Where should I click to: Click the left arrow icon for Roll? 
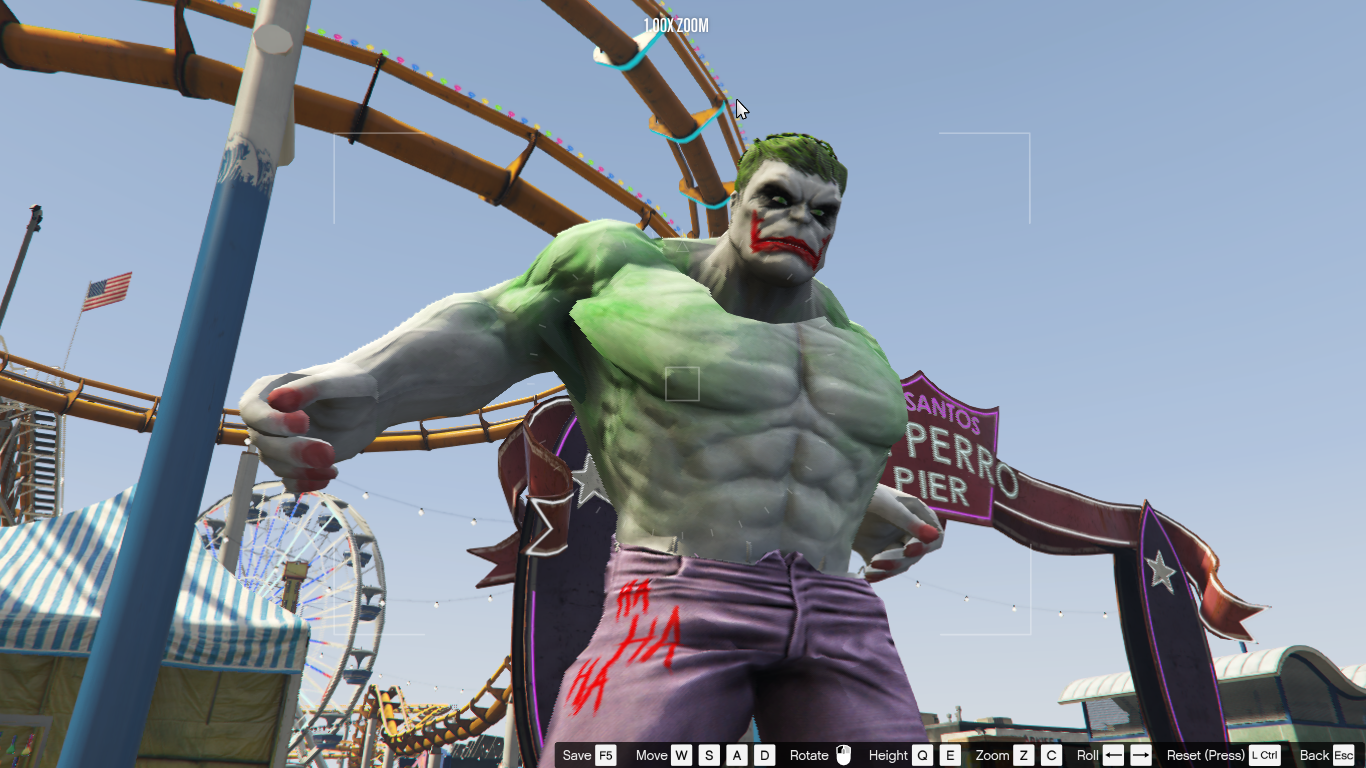pos(1114,755)
